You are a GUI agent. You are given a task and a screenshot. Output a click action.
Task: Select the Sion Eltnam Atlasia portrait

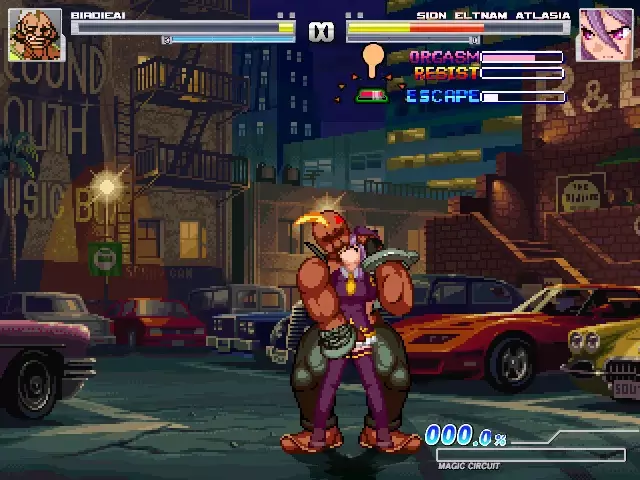(x=605, y=36)
